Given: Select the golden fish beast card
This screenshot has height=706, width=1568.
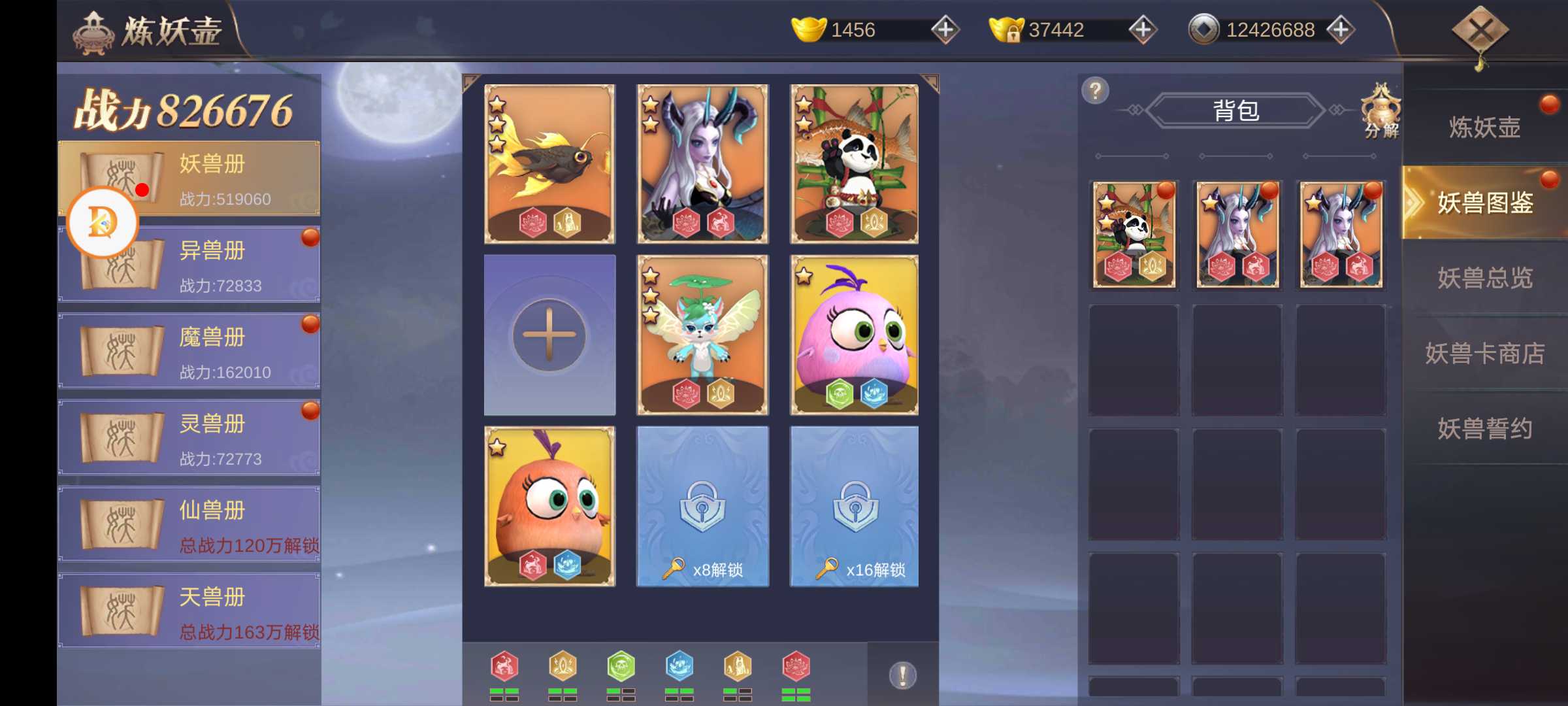Looking at the screenshot, I should 549,163.
